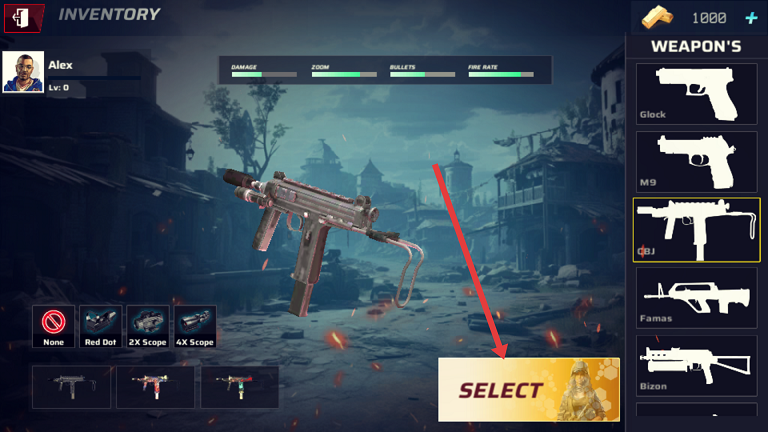The image size is (768, 432).
Task: Select the default dark gun skin
Action: pos(71,387)
